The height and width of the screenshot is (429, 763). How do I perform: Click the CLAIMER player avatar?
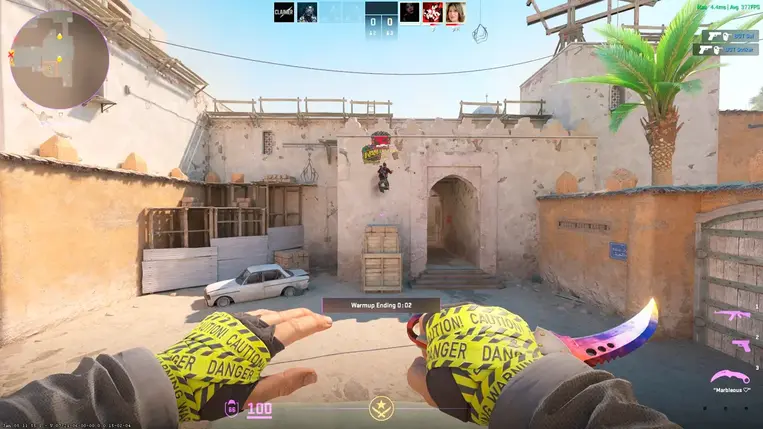(x=284, y=12)
